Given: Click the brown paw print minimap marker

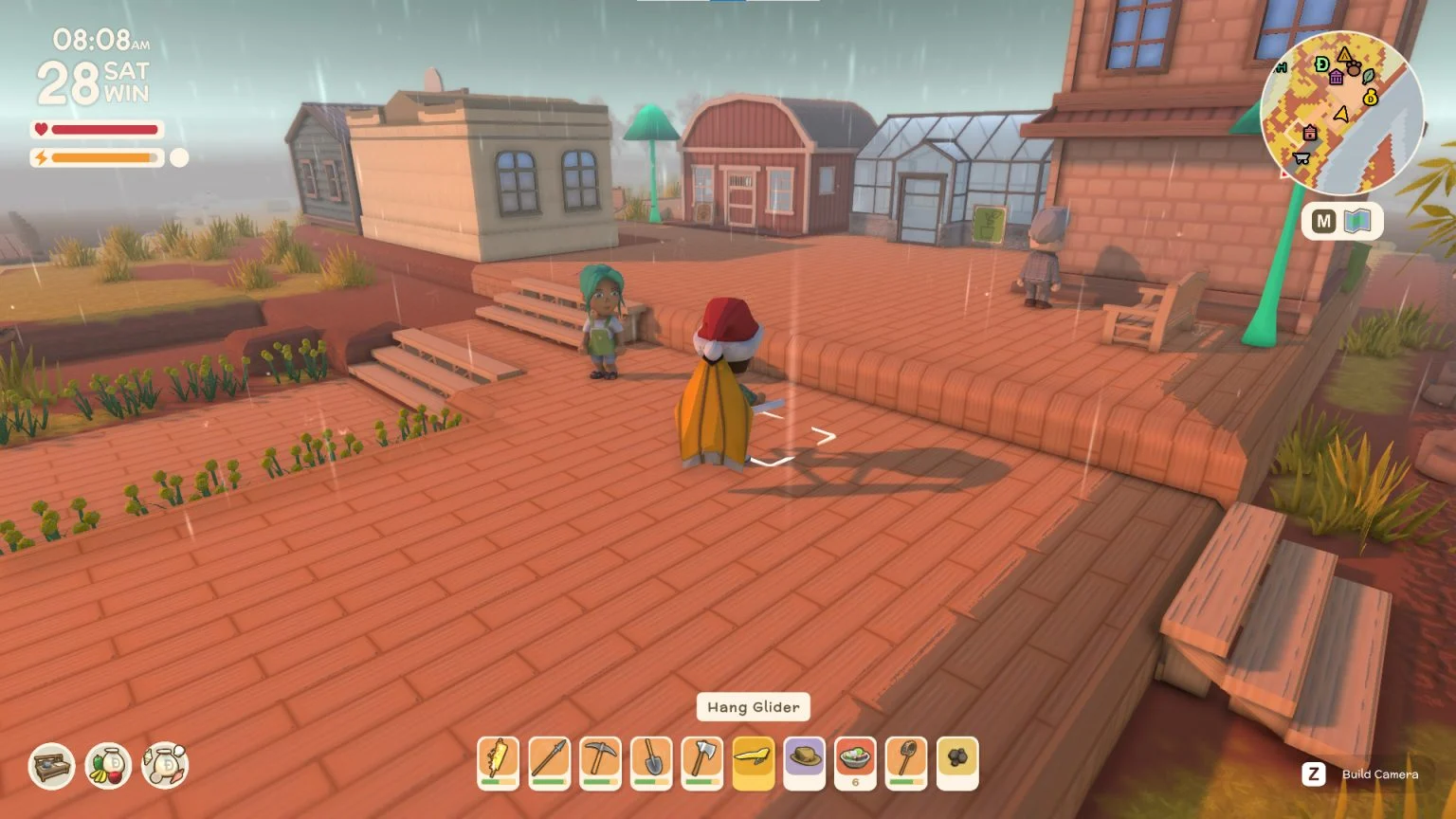Looking at the screenshot, I should coord(1354,68).
